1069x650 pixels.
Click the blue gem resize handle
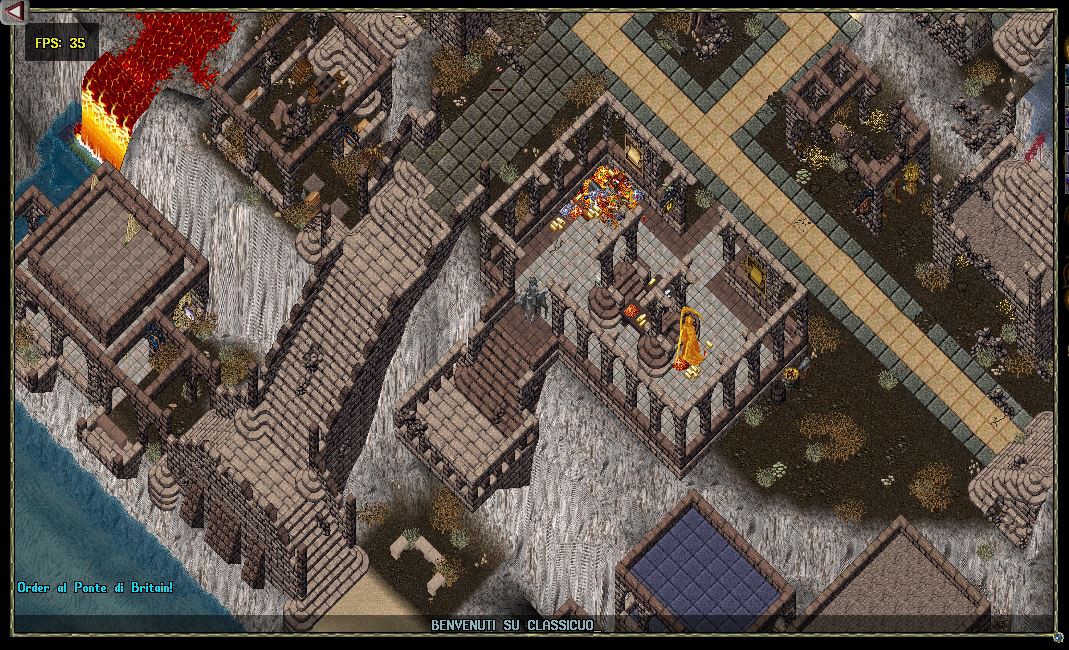point(1058,636)
